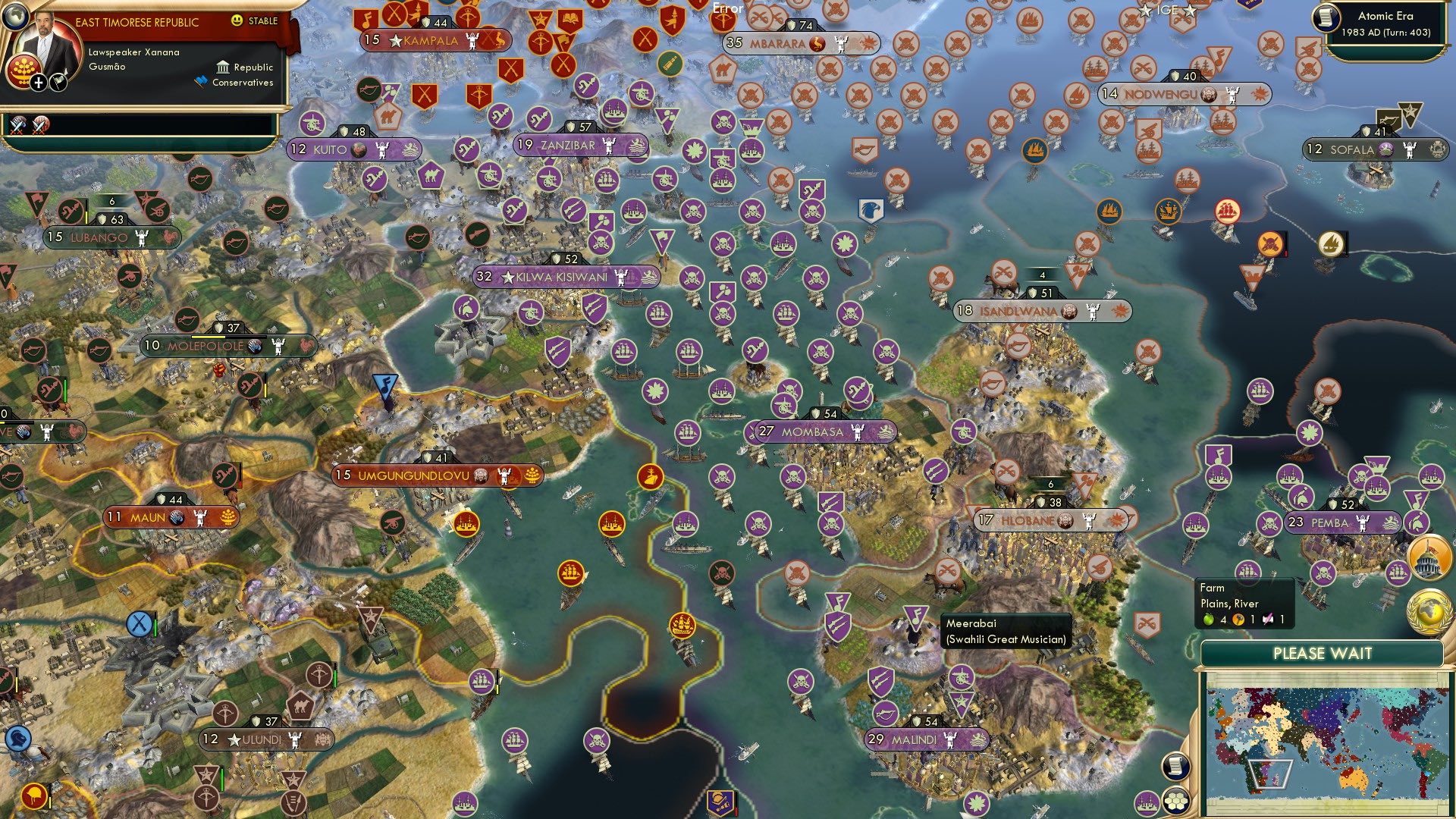Open the Mombasa city banner

point(813,431)
